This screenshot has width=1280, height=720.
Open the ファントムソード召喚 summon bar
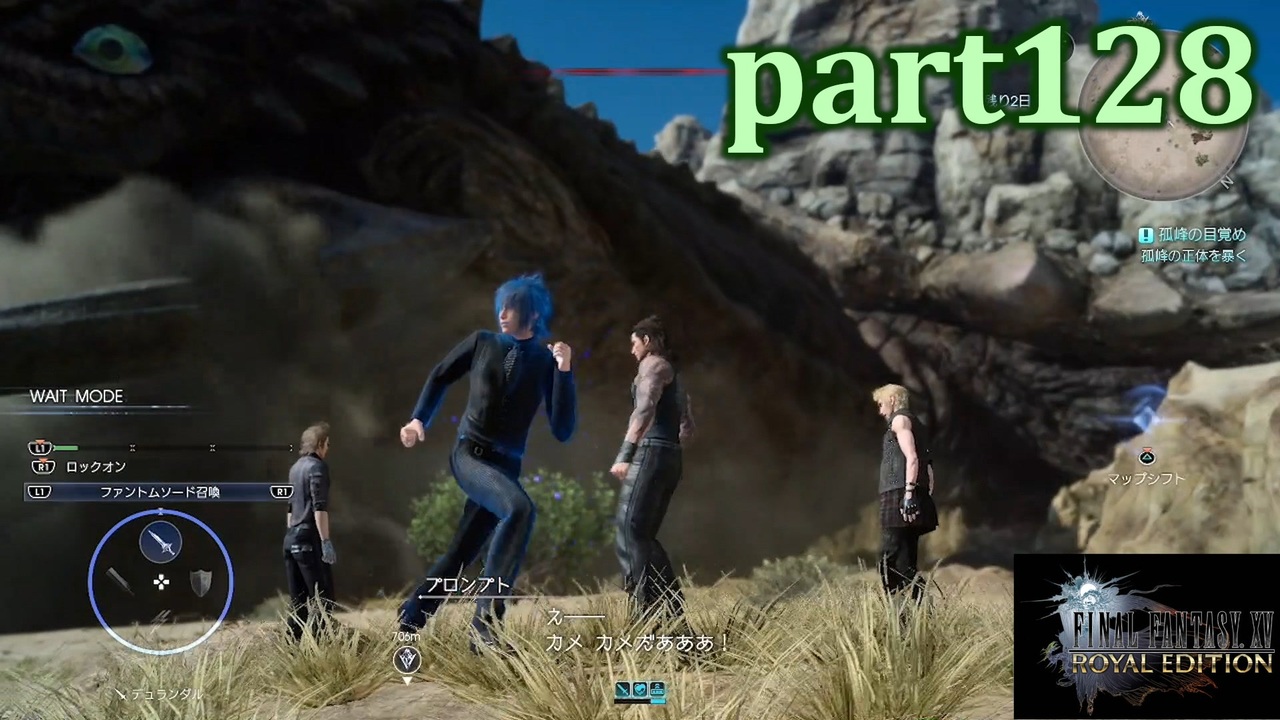(x=160, y=491)
